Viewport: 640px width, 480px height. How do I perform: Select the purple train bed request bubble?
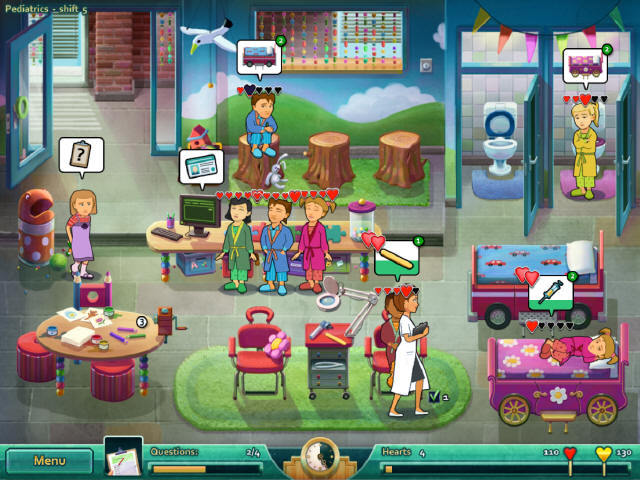584,66
